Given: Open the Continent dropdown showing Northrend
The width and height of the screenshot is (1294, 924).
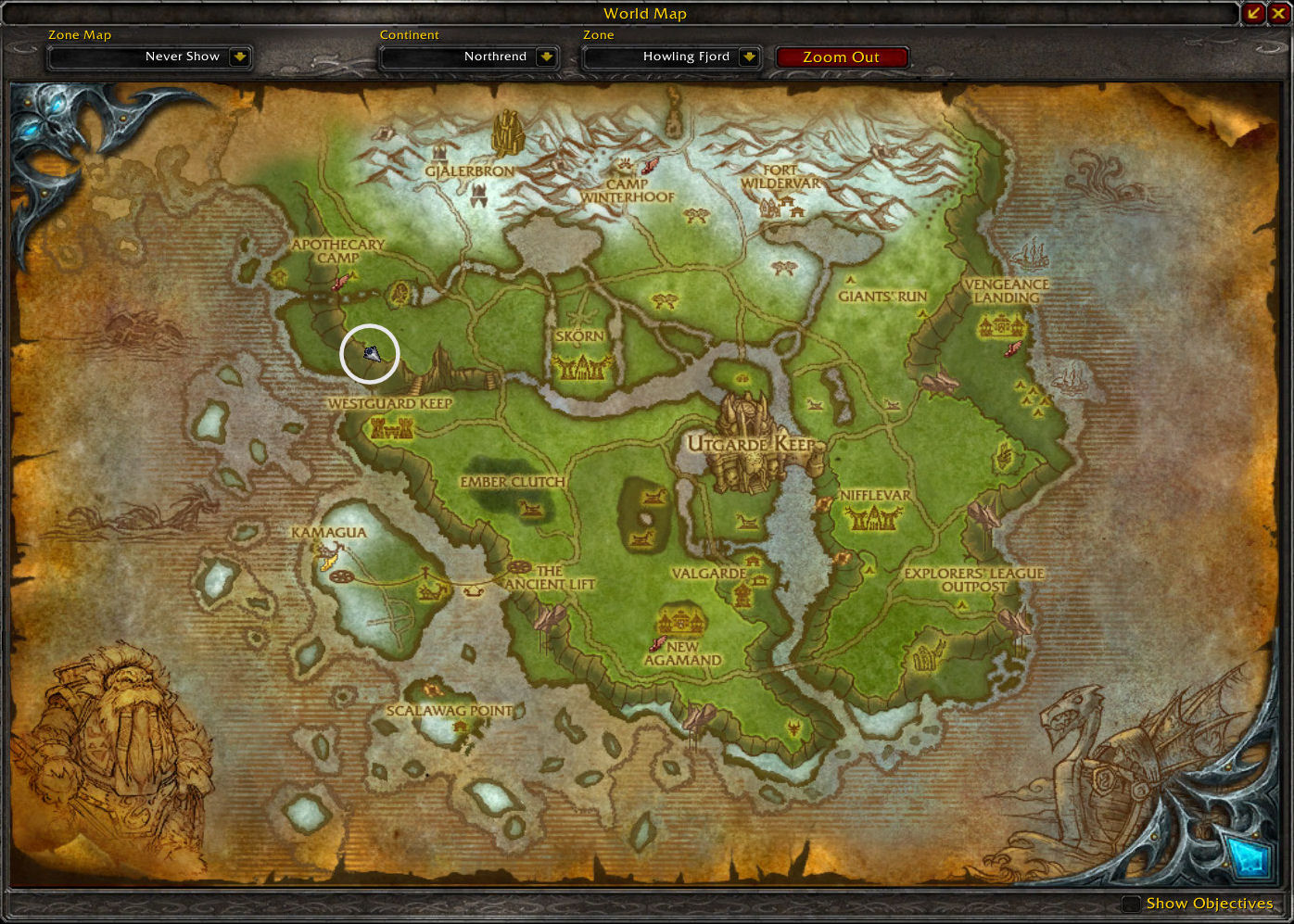Looking at the screenshot, I should click(x=469, y=57).
